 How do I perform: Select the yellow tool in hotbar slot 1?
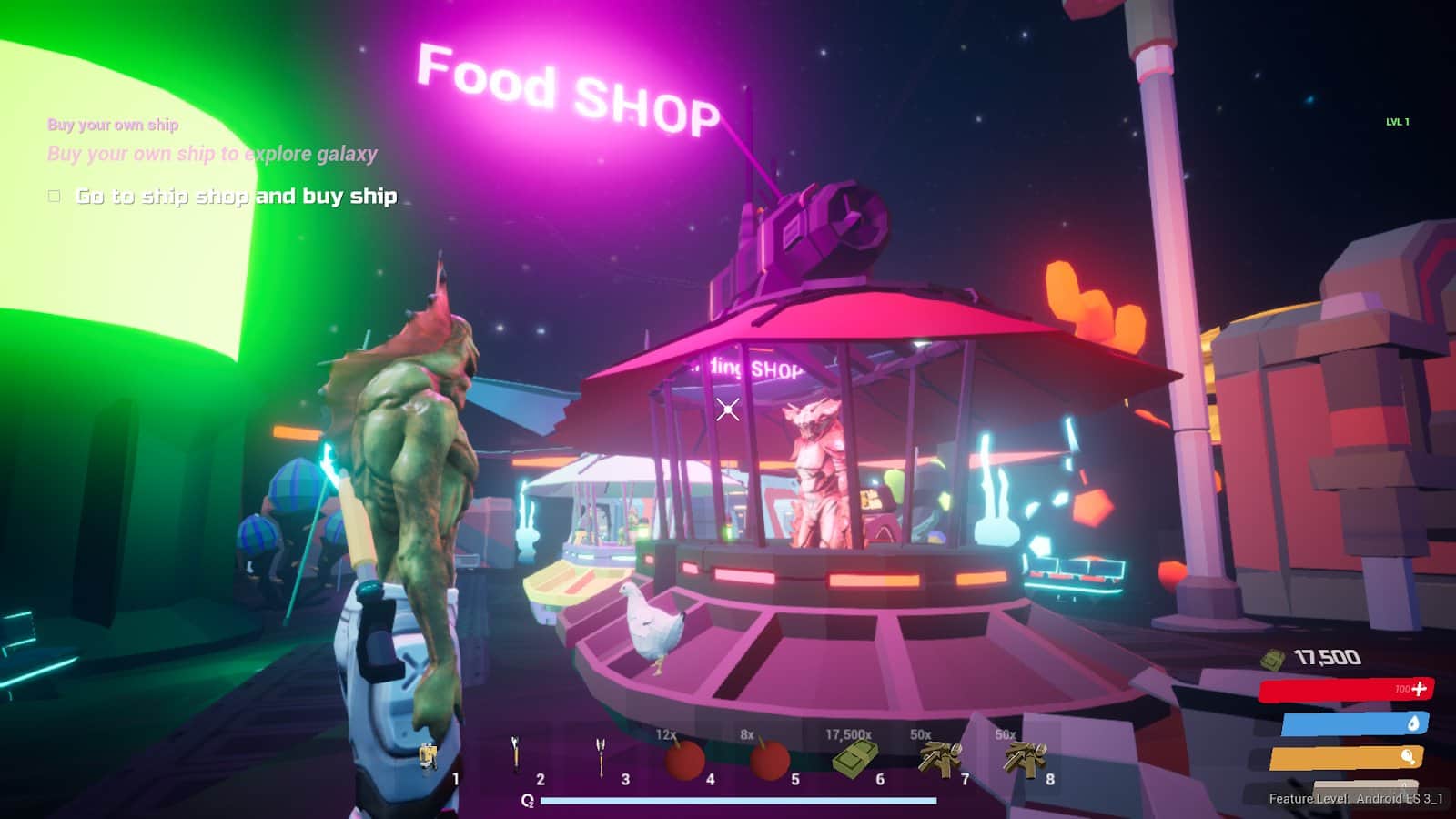(429, 757)
